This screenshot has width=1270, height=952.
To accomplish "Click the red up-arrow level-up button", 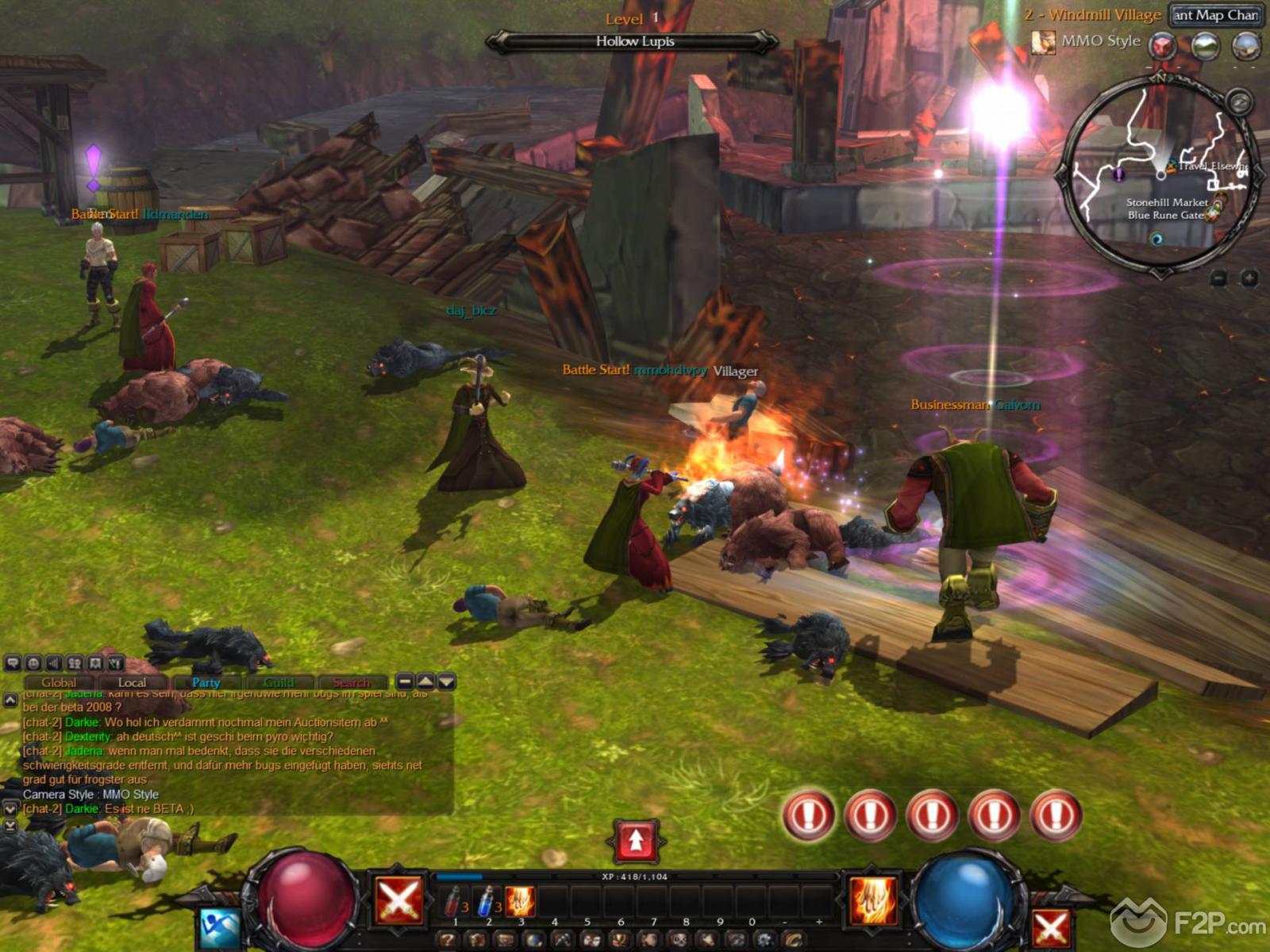I will 636,841.
